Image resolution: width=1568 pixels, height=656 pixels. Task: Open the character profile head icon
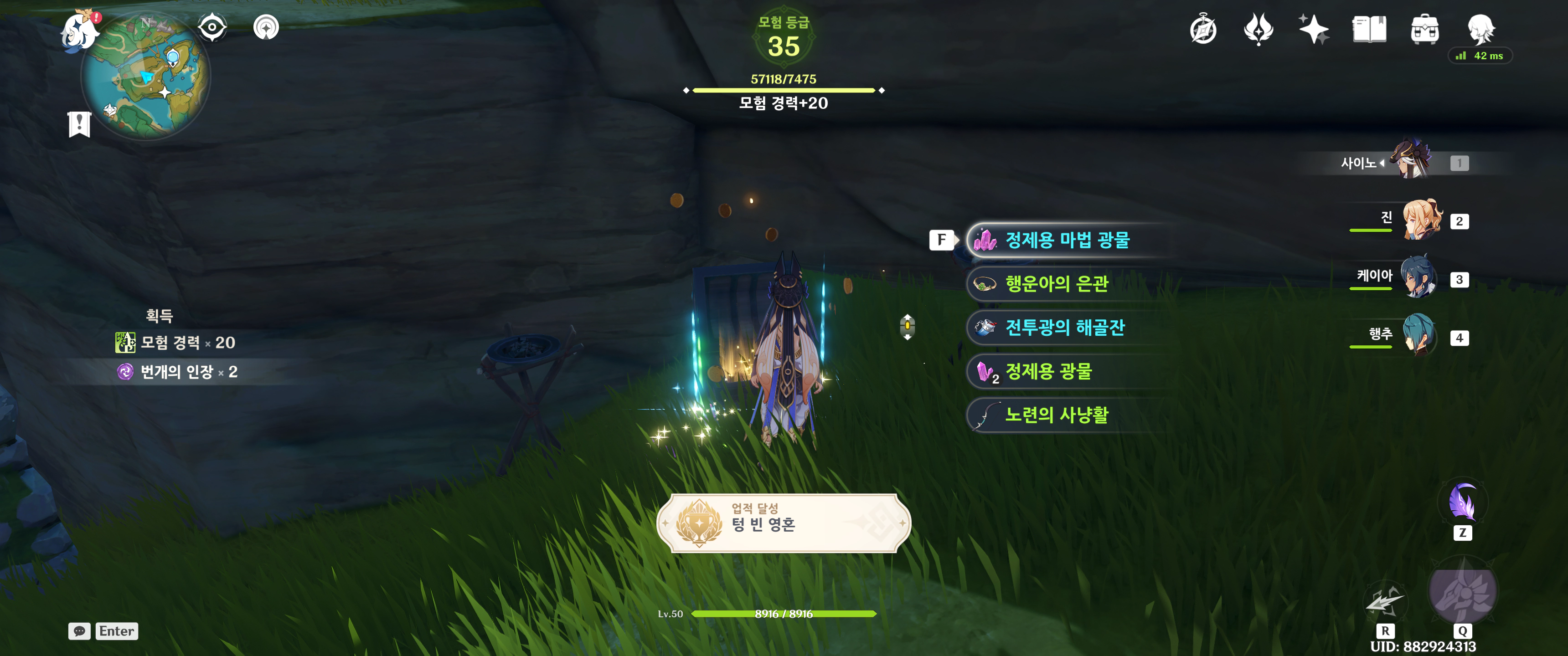(x=1480, y=28)
